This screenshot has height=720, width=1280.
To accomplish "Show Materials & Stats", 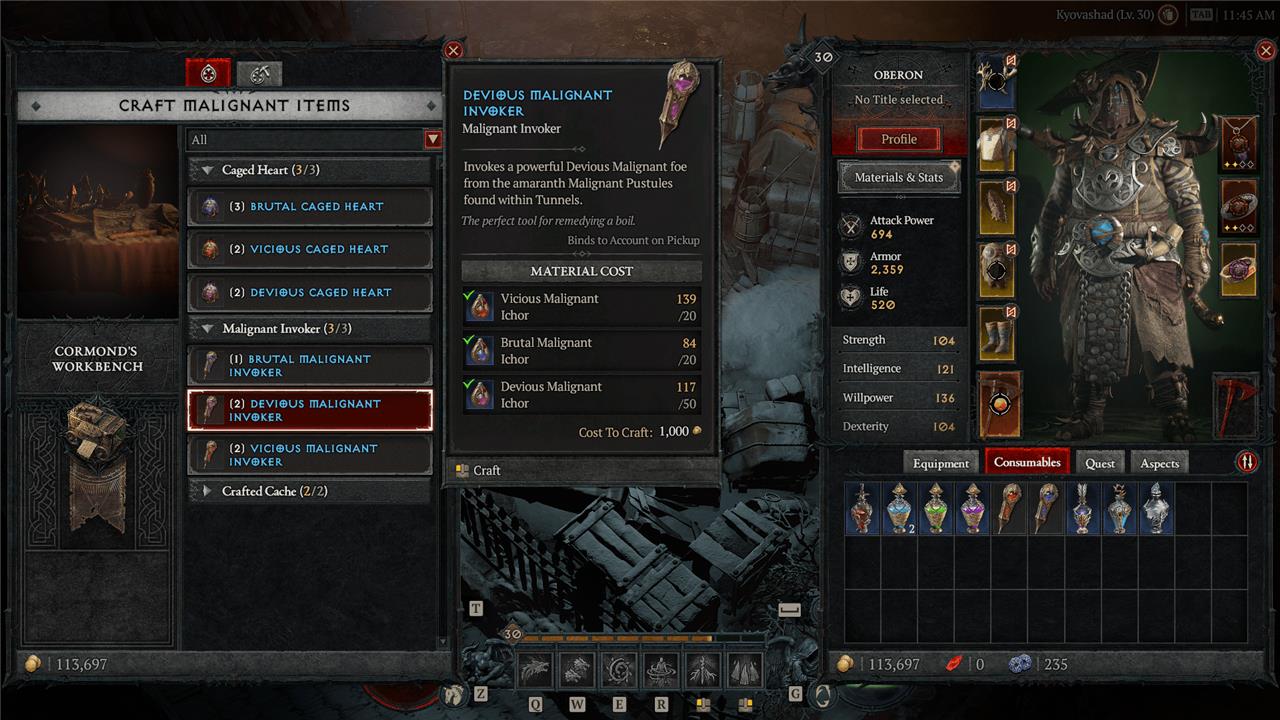I will (898, 178).
